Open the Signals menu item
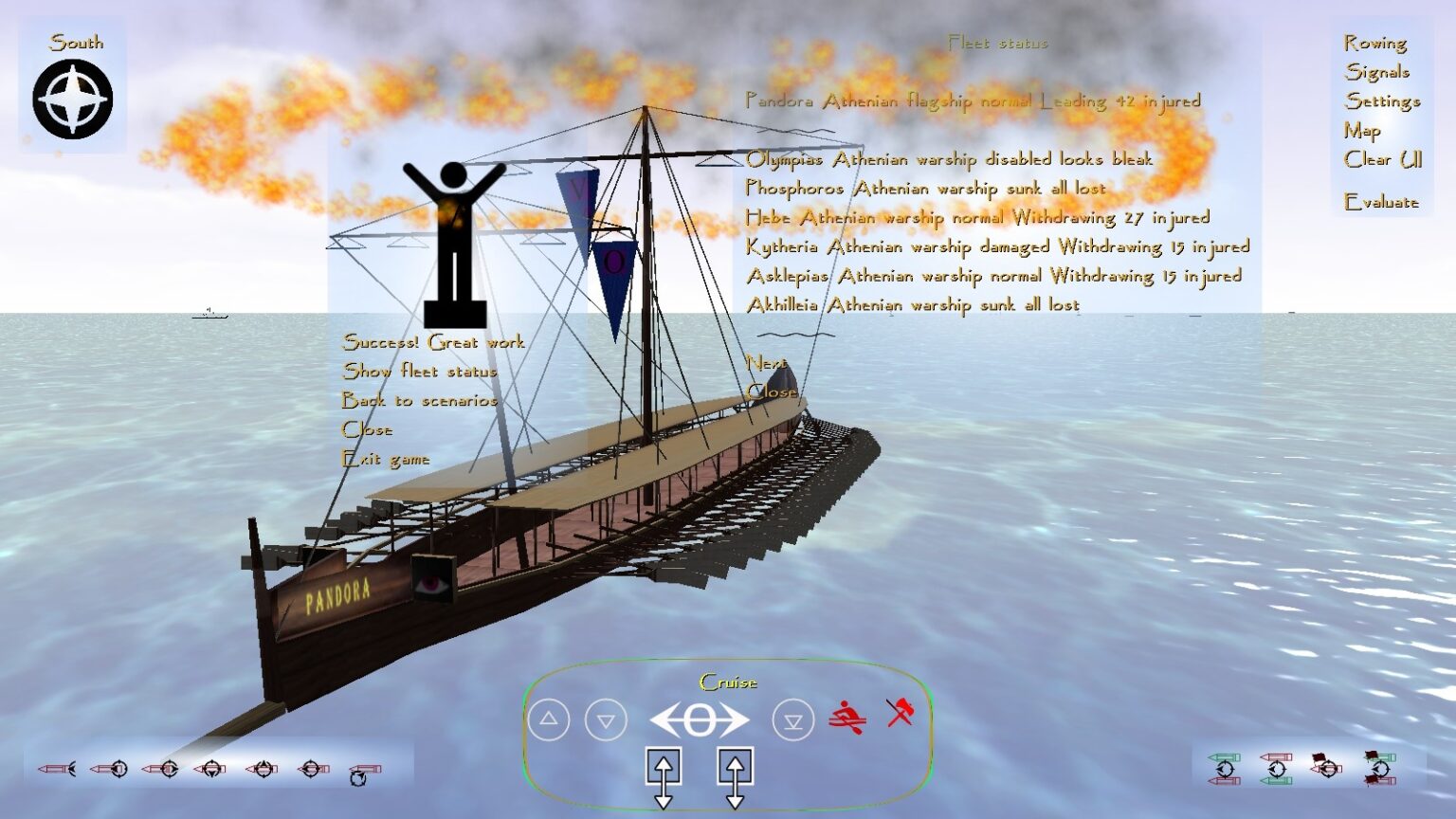The width and height of the screenshot is (1456, 819). pos(1376,71)
